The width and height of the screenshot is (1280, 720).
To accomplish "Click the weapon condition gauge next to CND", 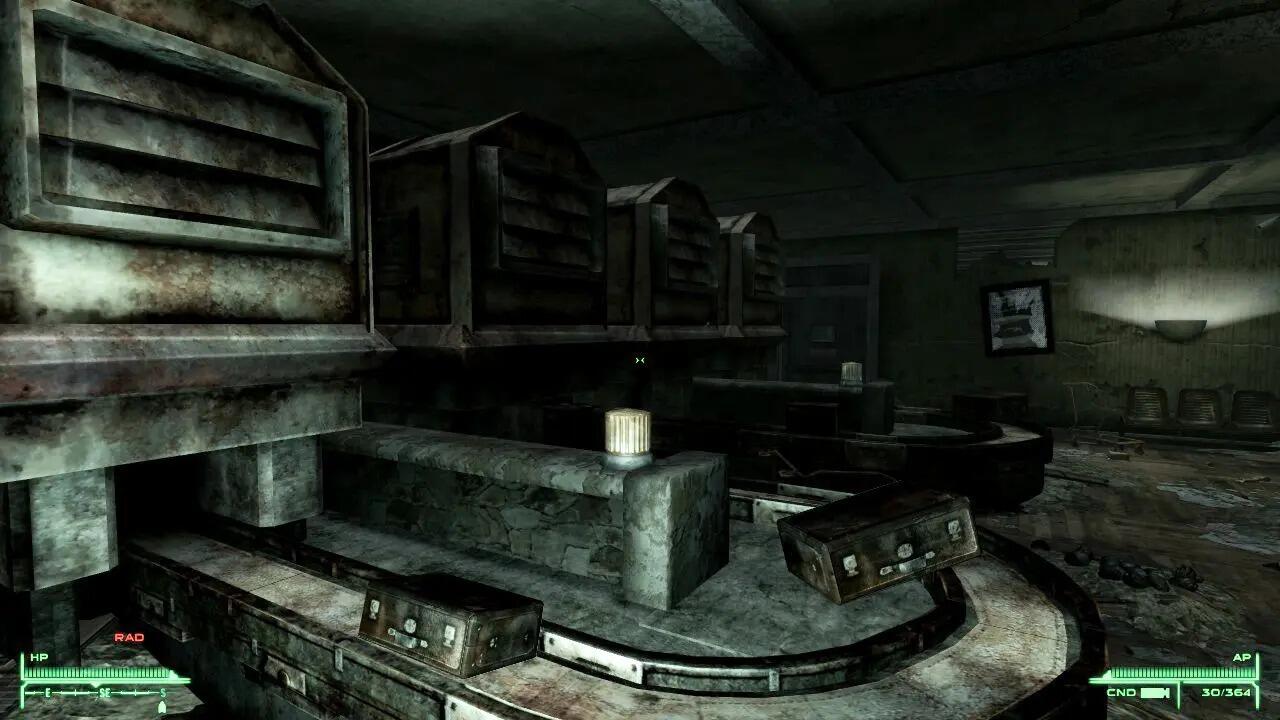I will pyautogui.click(x=1155, y=693).
